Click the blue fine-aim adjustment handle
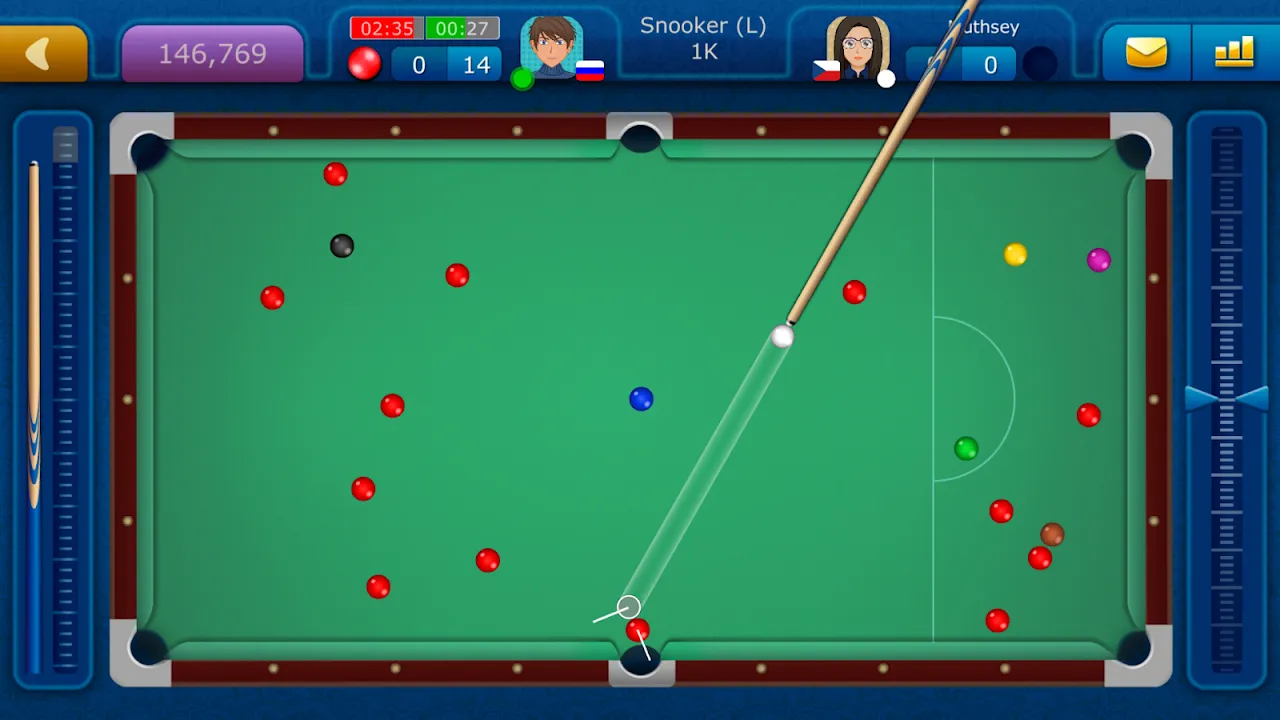 tap(1226, 398)
